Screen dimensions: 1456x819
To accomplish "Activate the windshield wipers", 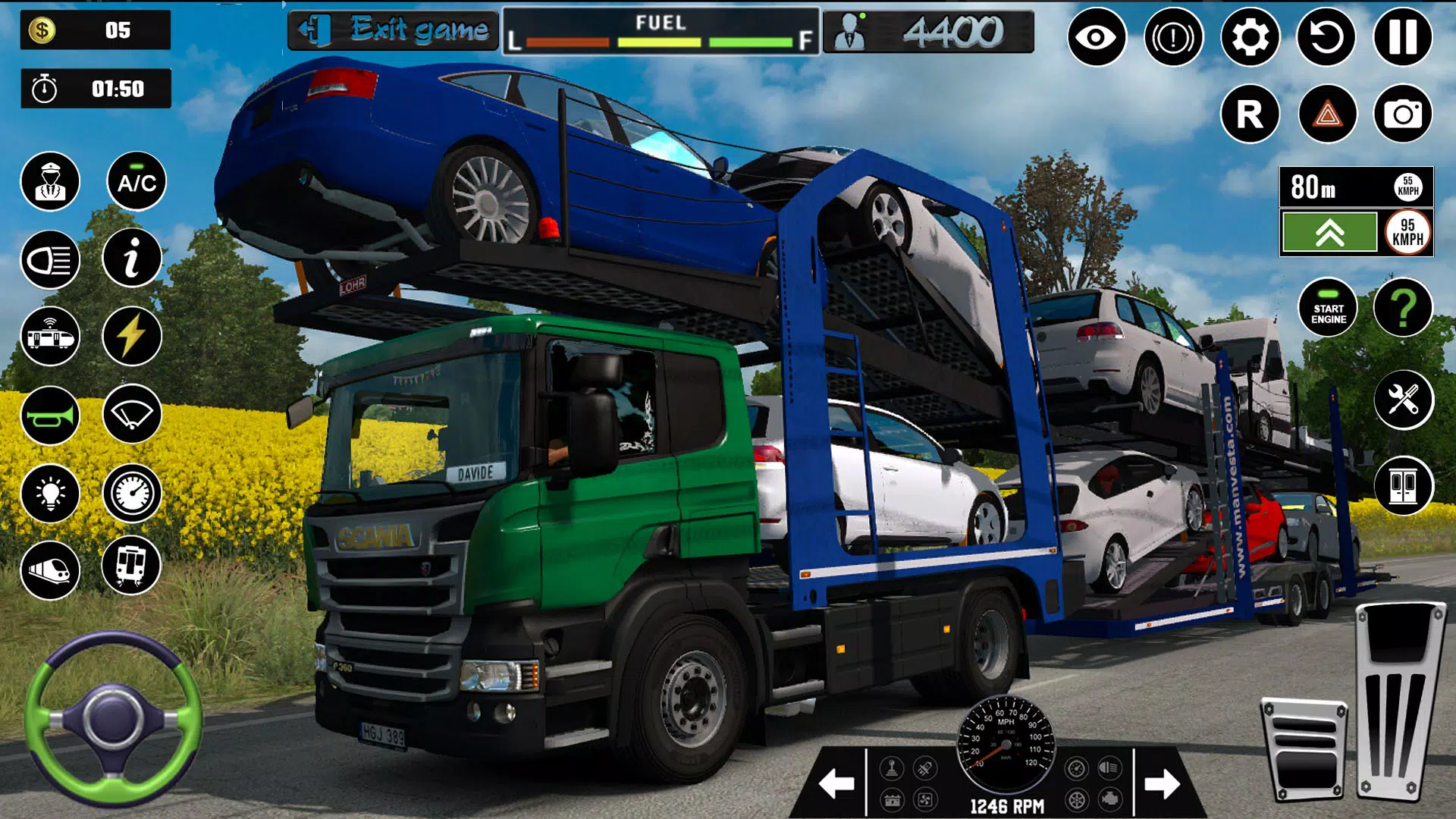I will coord(132,414).
